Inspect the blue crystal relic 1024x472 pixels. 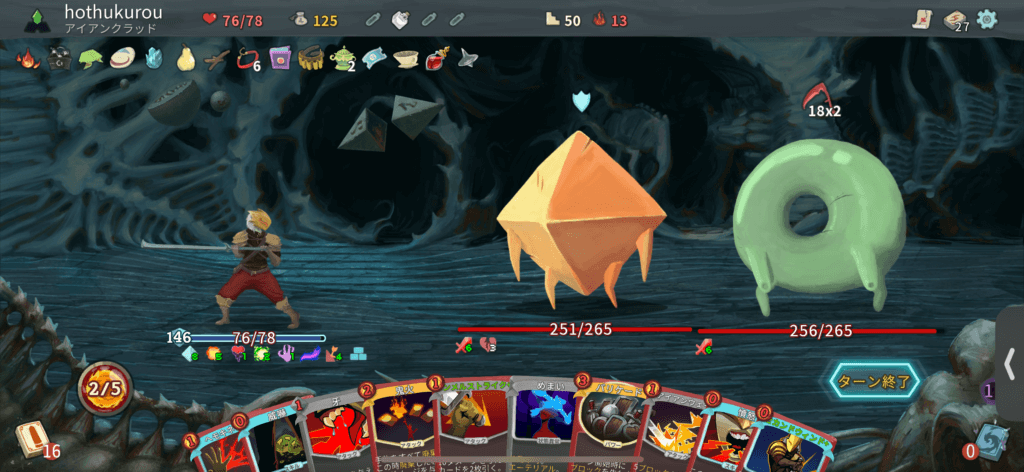[154, 59]
